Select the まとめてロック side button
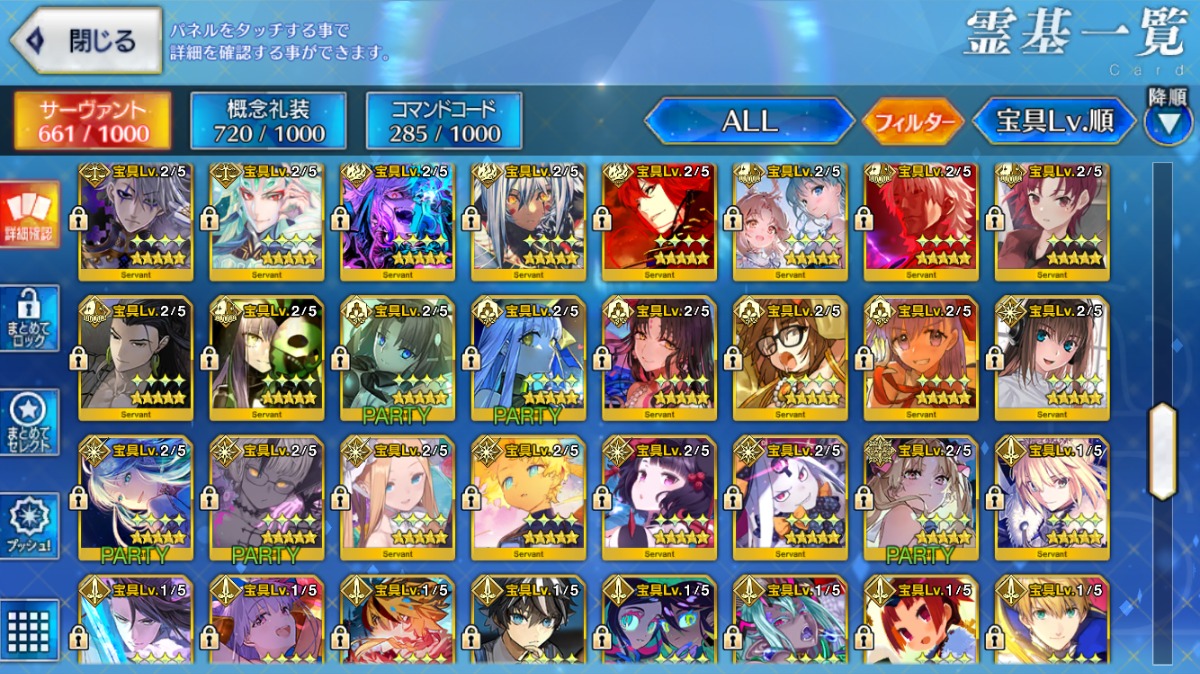The width and height of the screenshot is (1200, 674). [30, 318]
